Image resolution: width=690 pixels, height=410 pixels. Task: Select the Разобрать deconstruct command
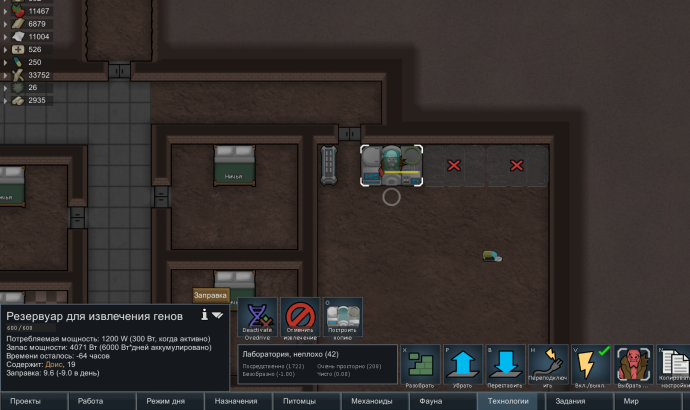point(420,366)
